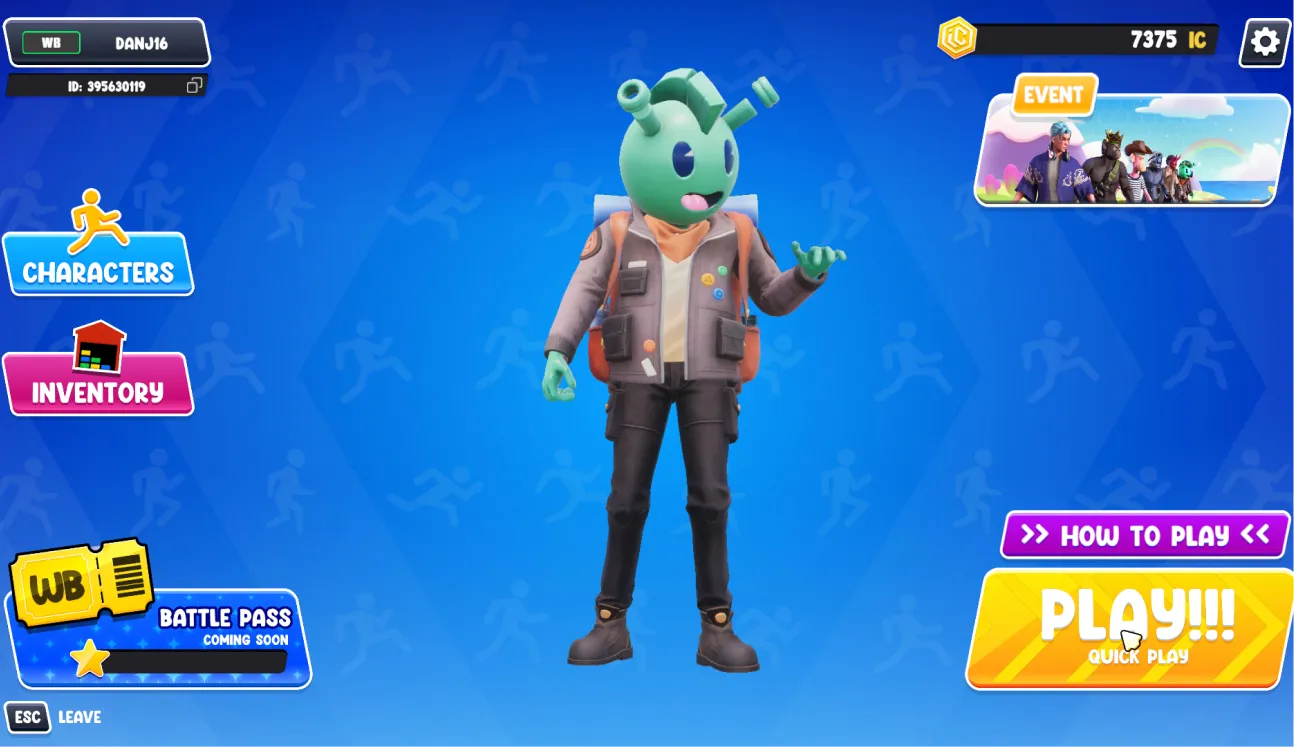Viewport: 1294px width, 747px height.
Task: Open the settings gear
Action: click(1263, 42)
